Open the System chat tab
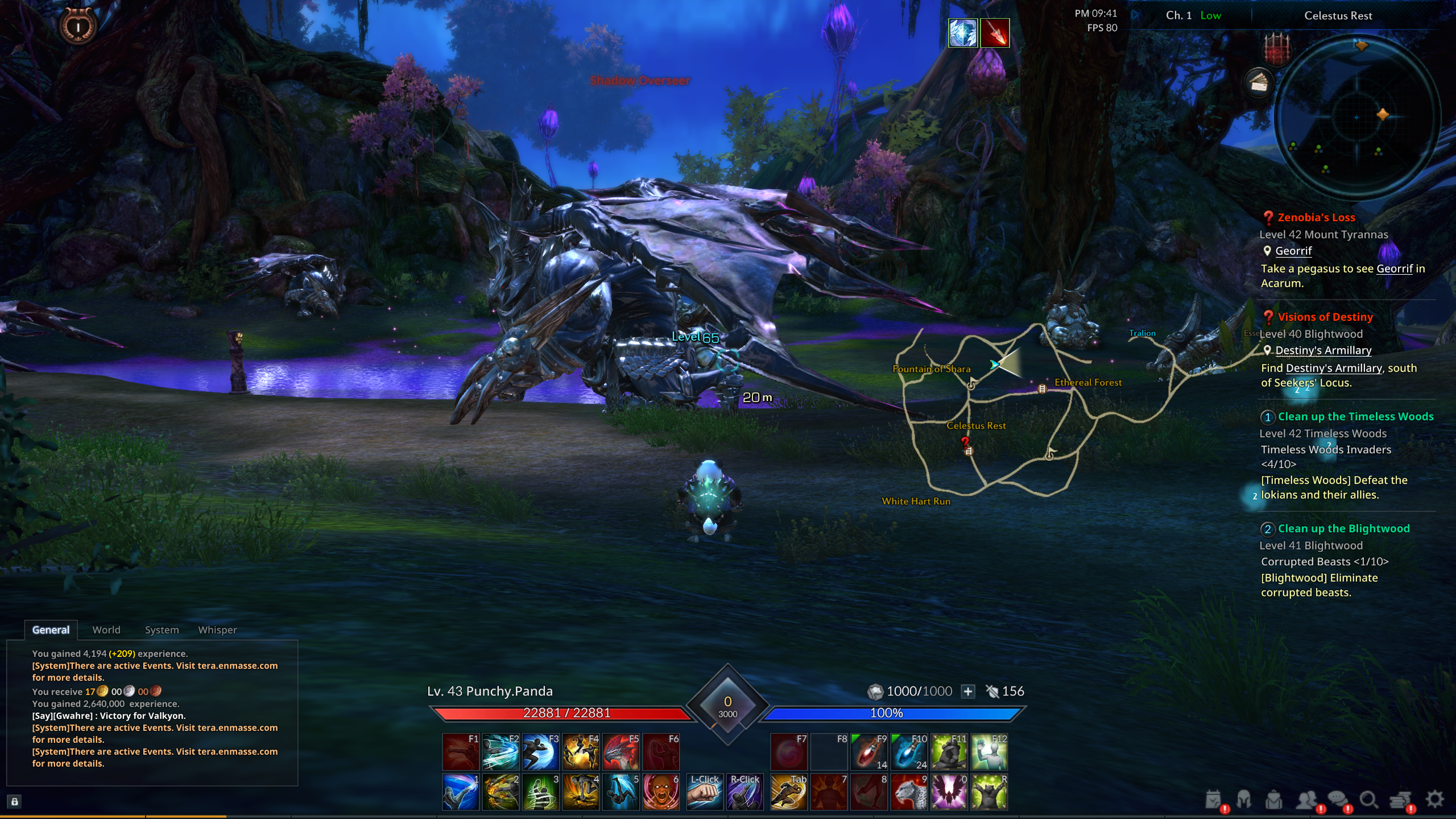 tap(162, 630)
